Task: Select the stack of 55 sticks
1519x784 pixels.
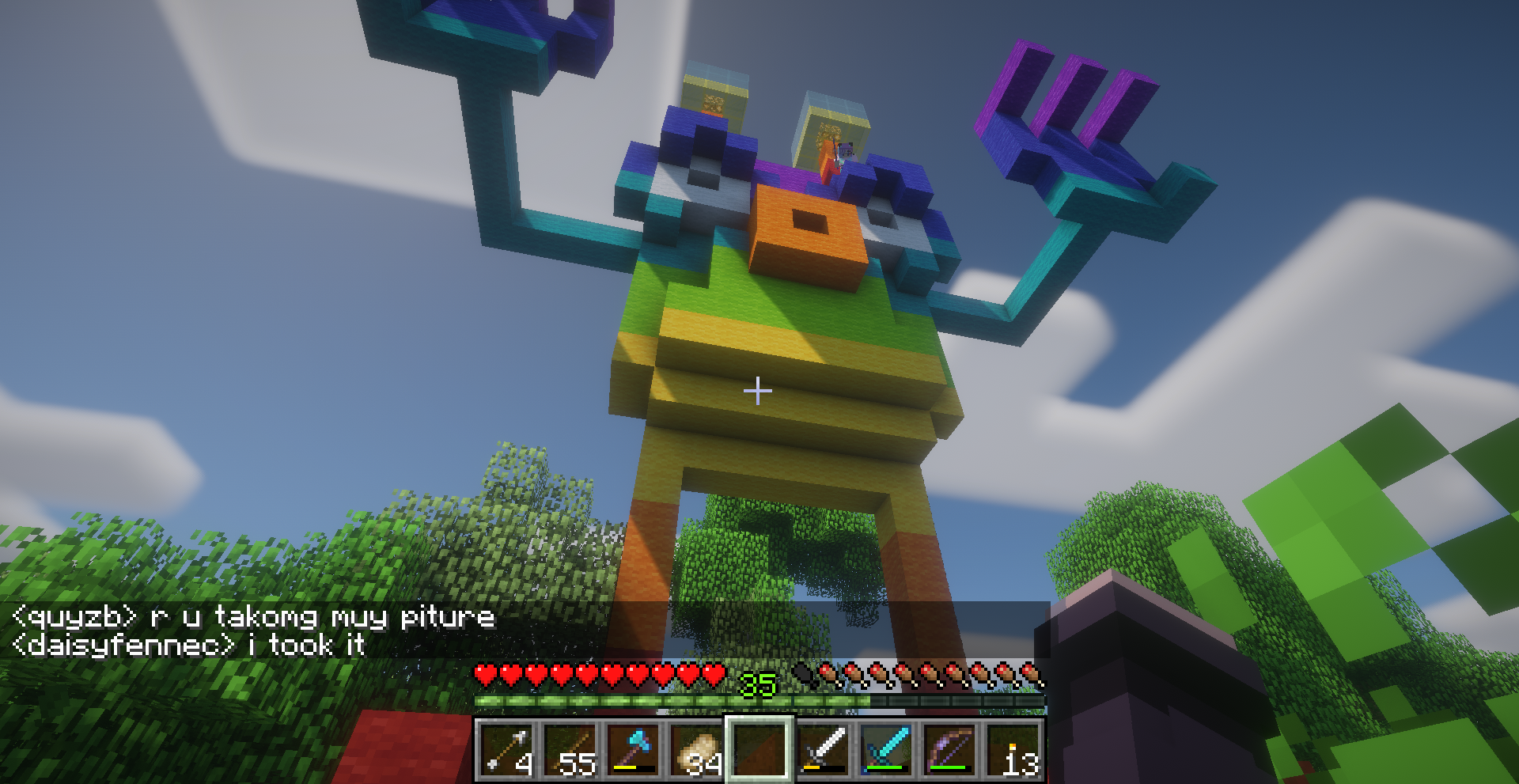Action: (x=570, y=749)
